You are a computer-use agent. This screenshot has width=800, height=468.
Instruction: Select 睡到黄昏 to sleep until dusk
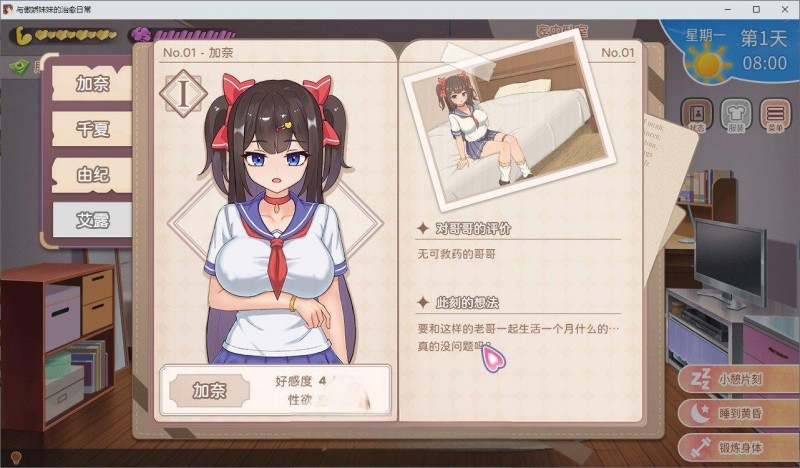738,413
